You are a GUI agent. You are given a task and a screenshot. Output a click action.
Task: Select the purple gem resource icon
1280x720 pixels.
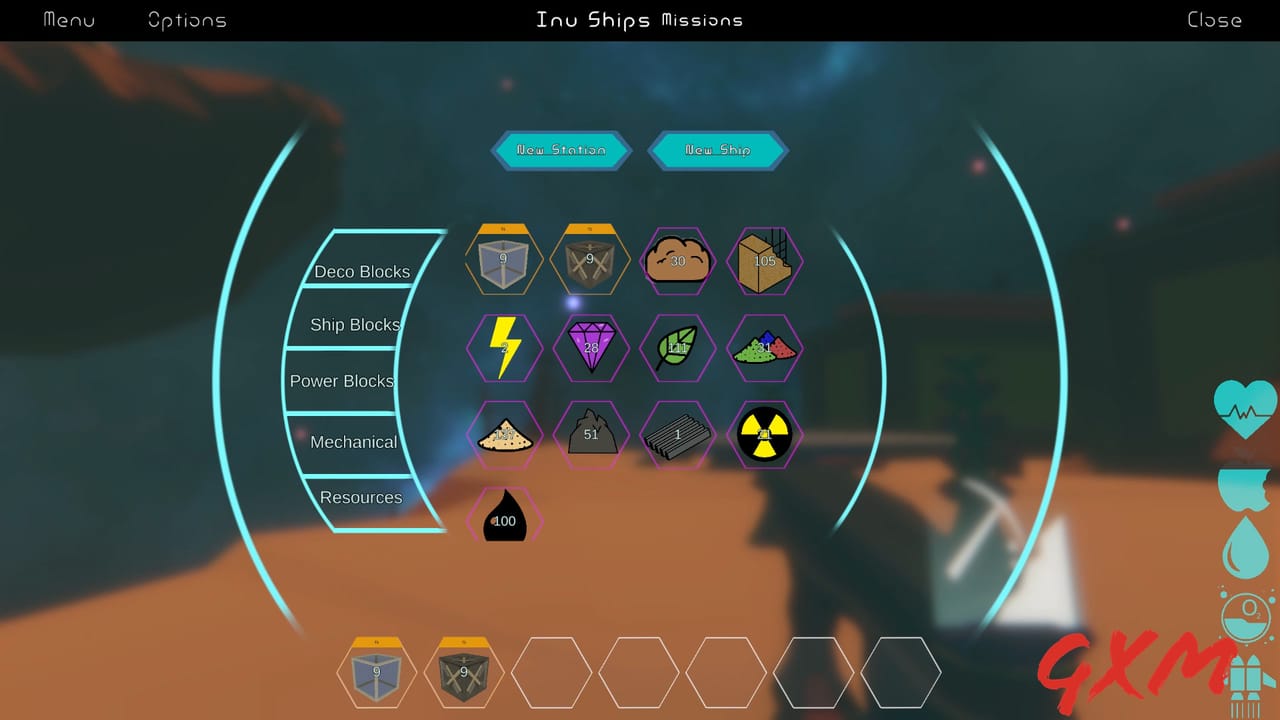point(591,348)
